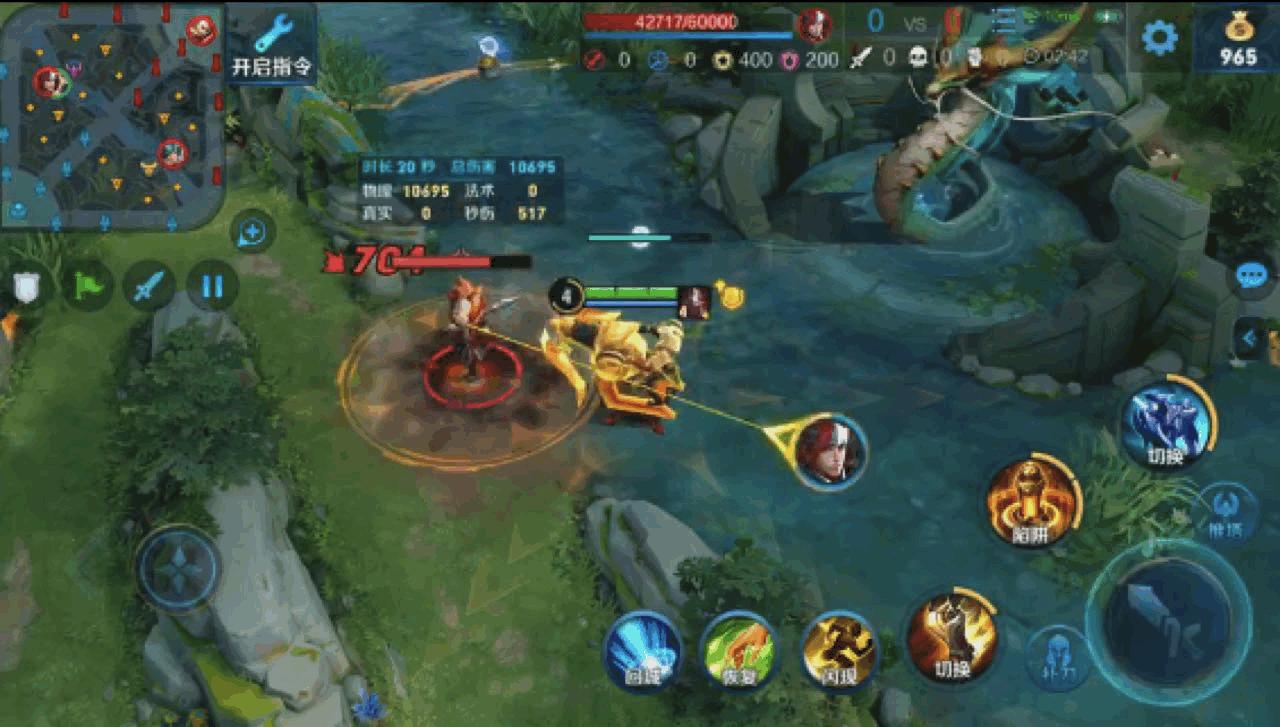
Task: Cast the 闪现 flash spell
Action: pos(839,649)
